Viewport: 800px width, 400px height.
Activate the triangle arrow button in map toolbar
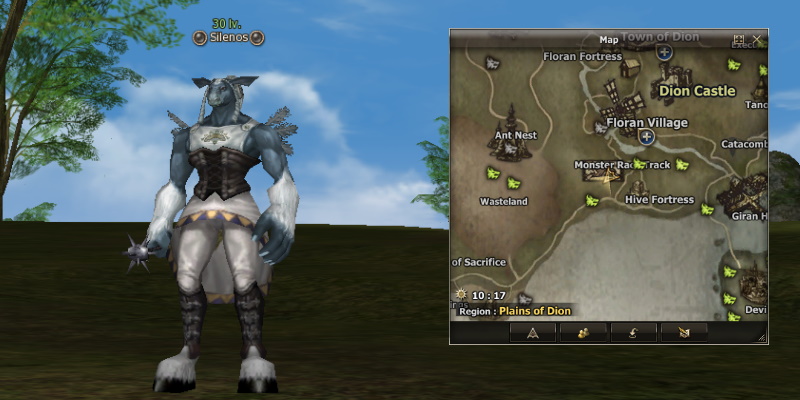[532, 333]
